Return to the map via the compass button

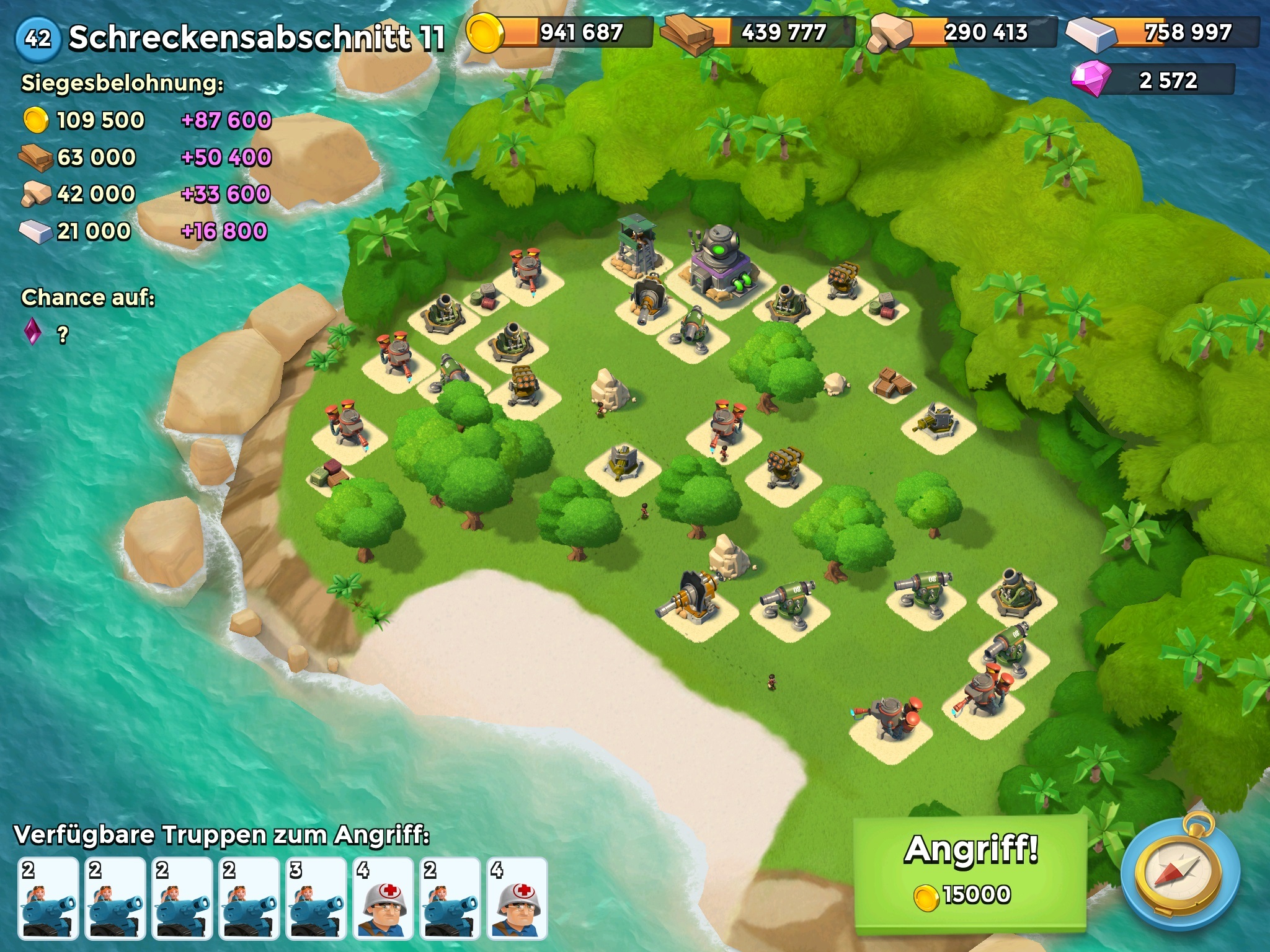(1181, 875)
